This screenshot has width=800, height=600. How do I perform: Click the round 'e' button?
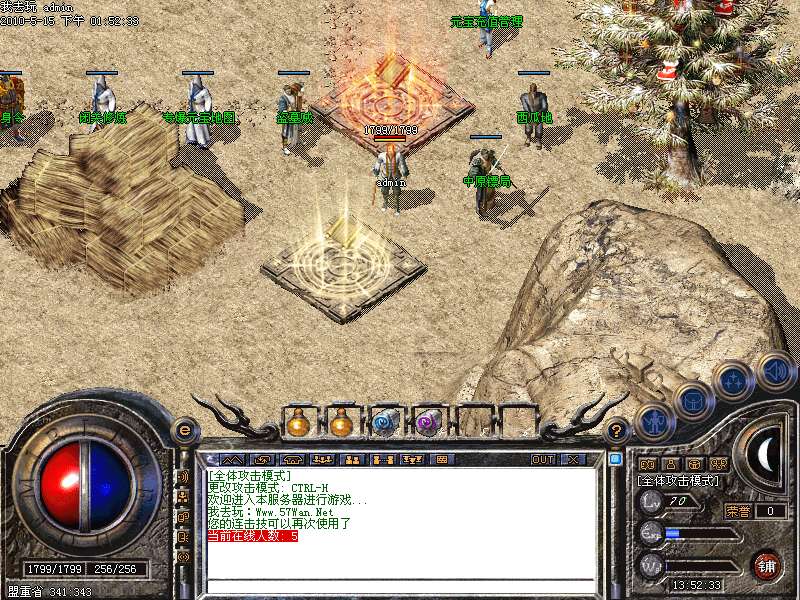184,430
